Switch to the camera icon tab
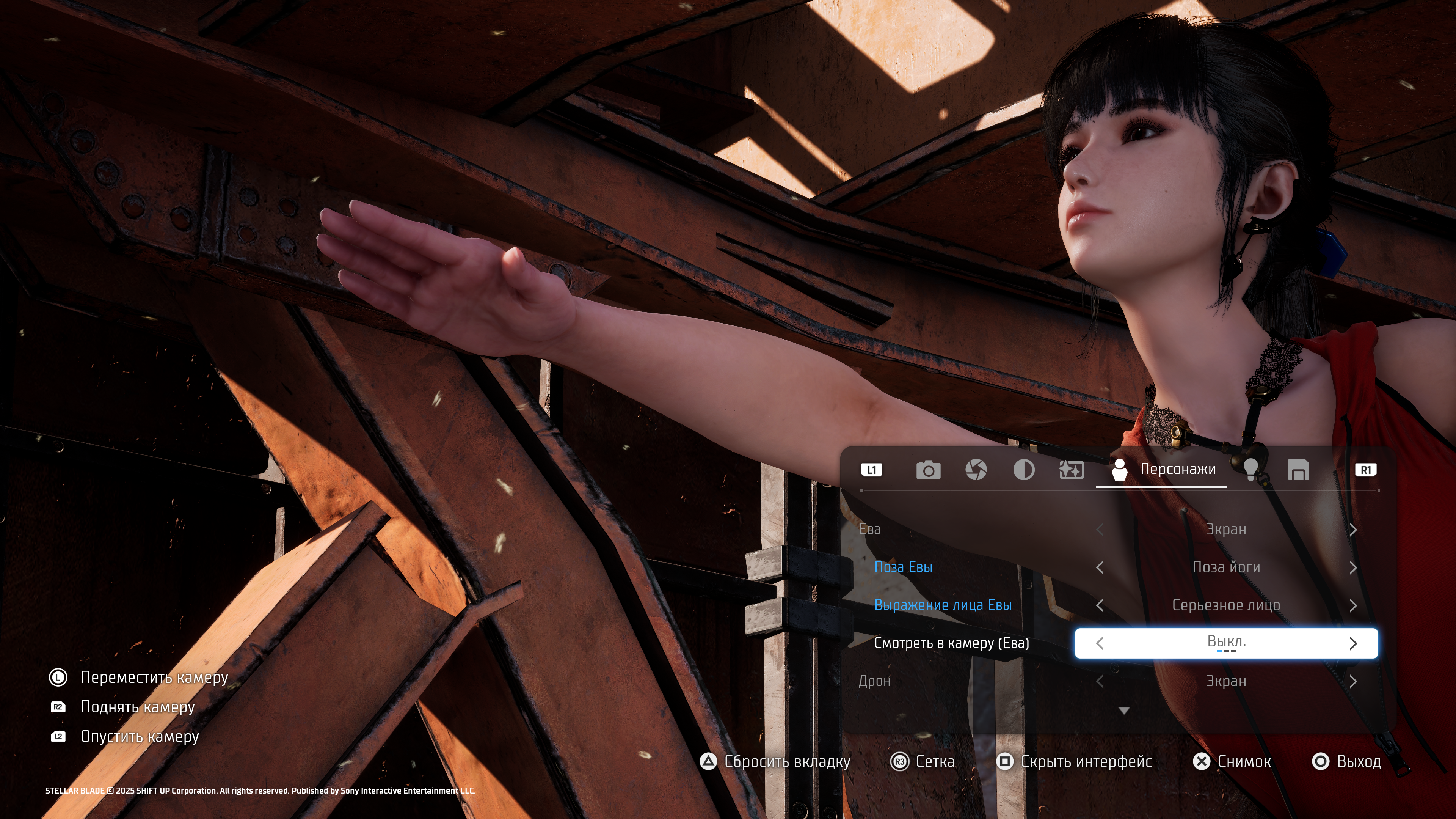The height and width of the screenshot is (819, 1456). coord(928,470)
